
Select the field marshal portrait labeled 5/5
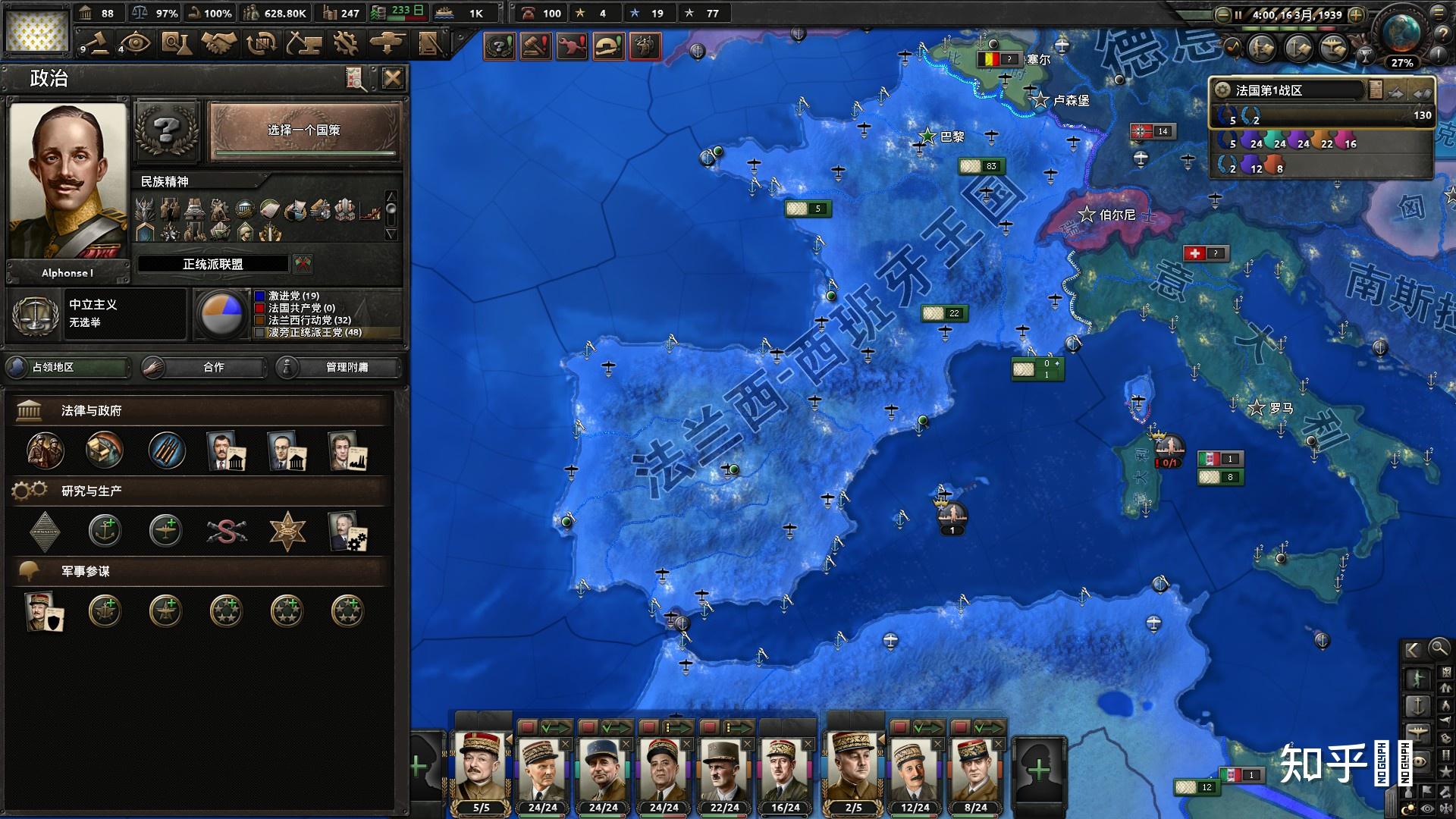(x=481, y=771)
